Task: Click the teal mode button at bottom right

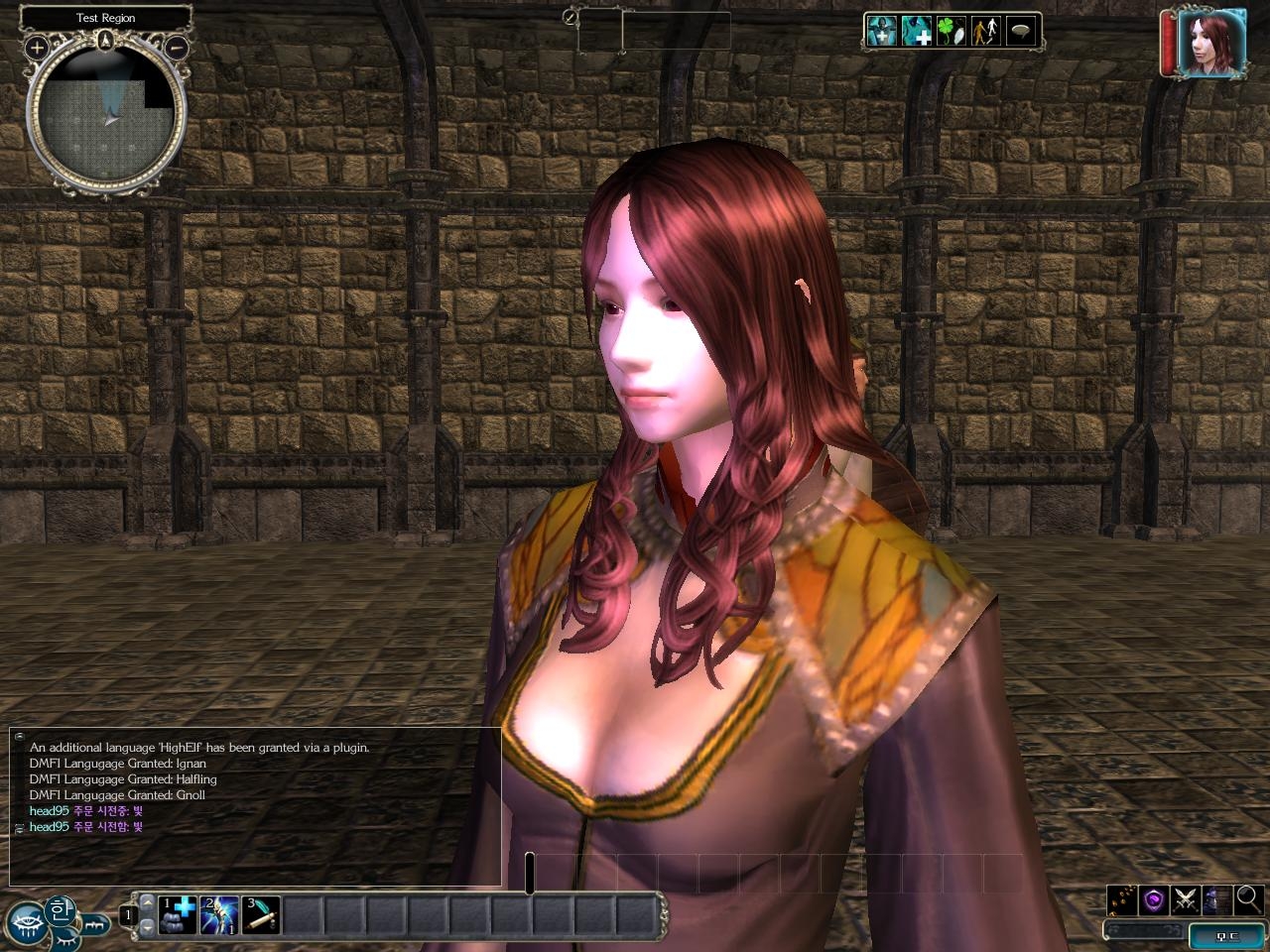Action: pos(1227,933)
